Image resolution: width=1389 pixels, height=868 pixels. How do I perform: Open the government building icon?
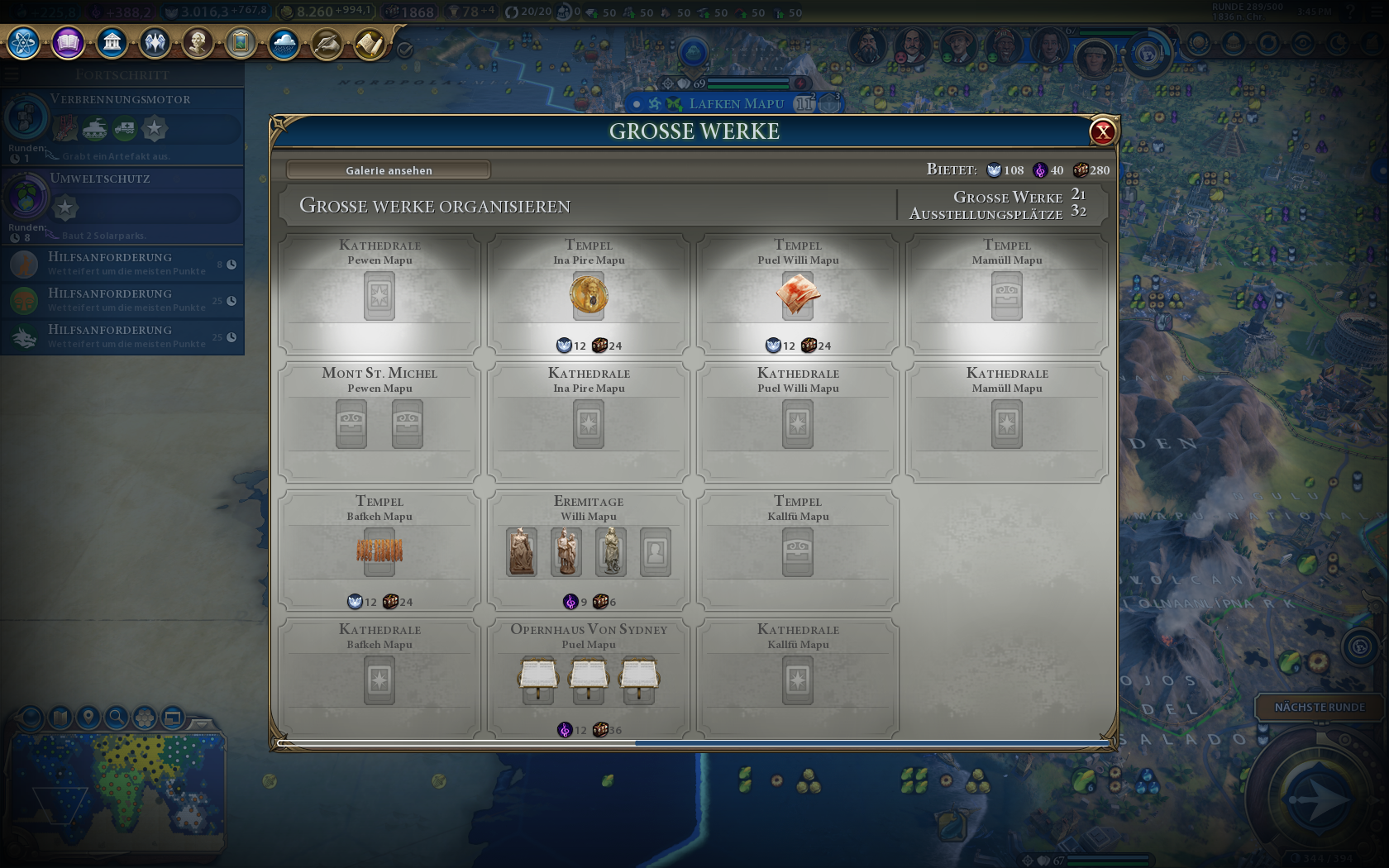point(112,42)
